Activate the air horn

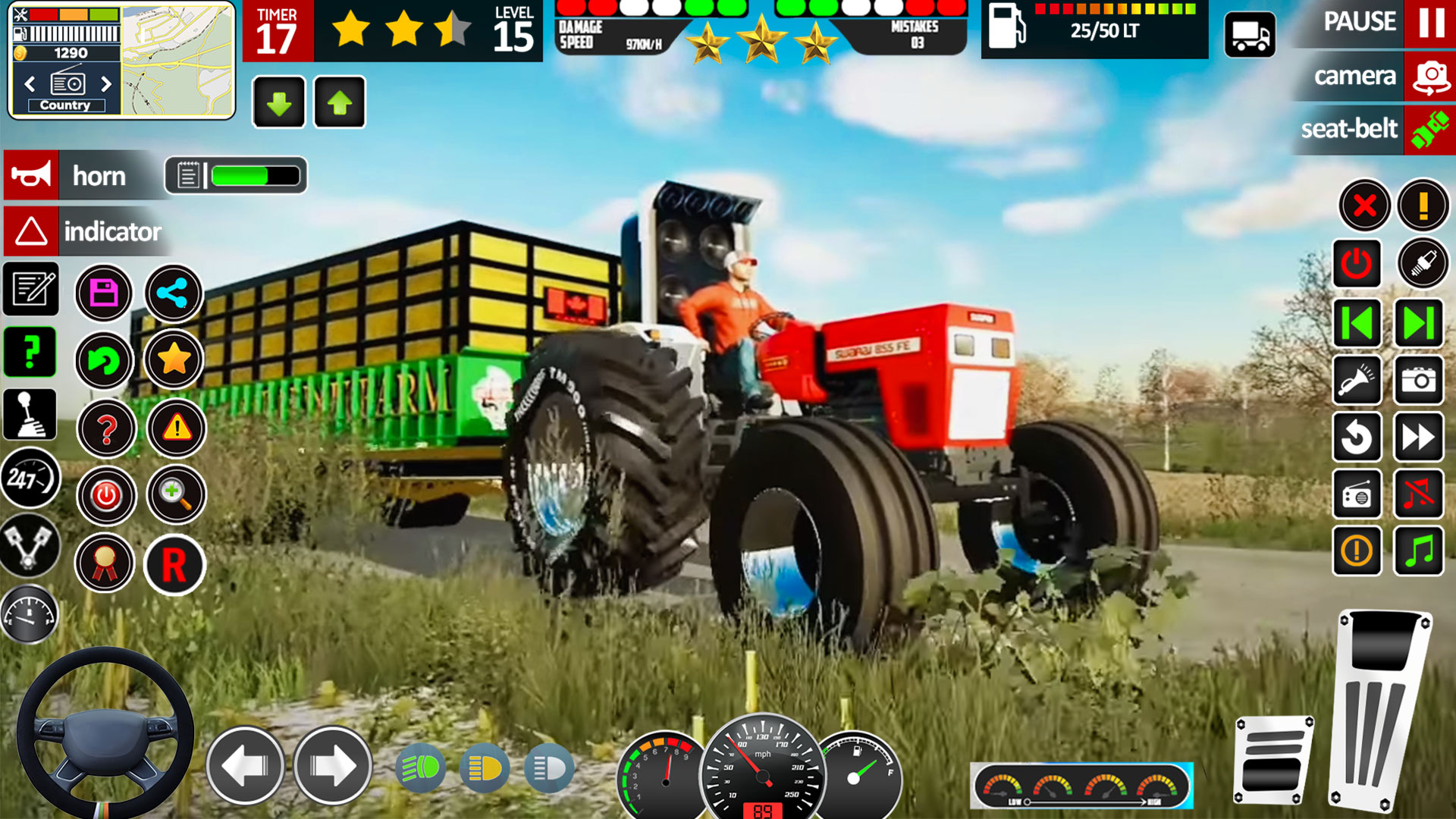click(1357, 381)
